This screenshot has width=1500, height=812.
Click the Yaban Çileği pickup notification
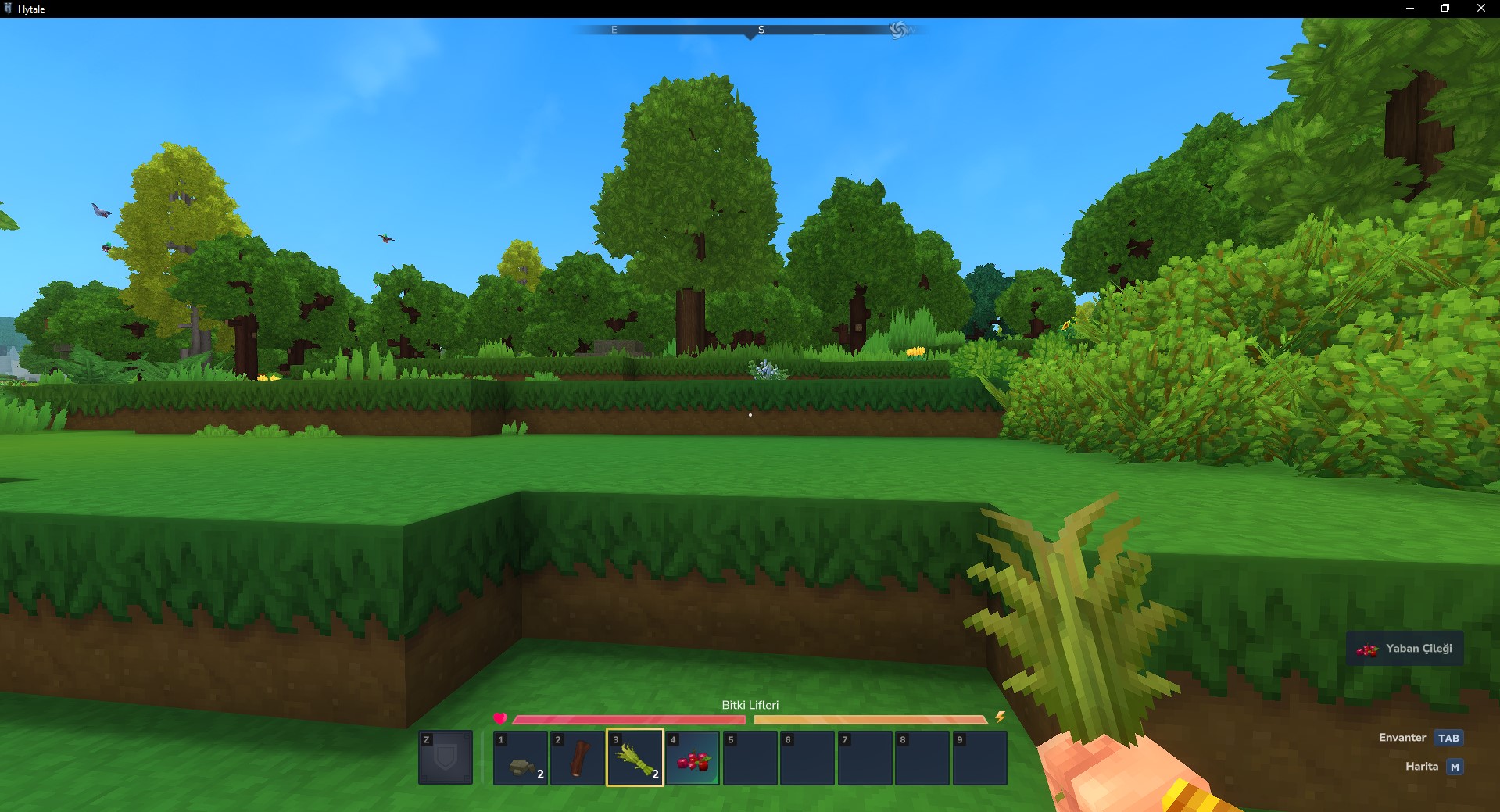1405,649
